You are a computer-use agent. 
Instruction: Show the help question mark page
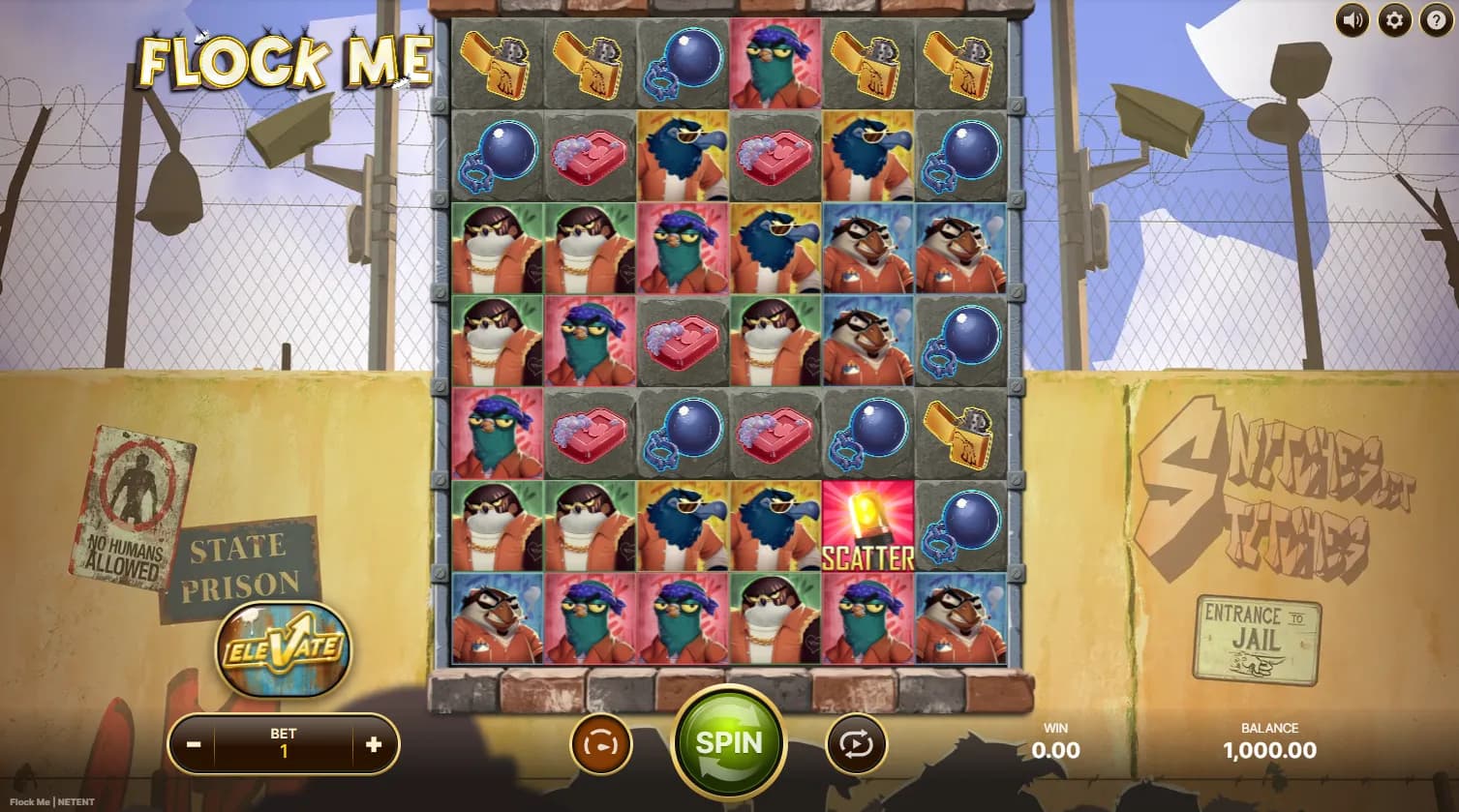[x=1436, y=19]
